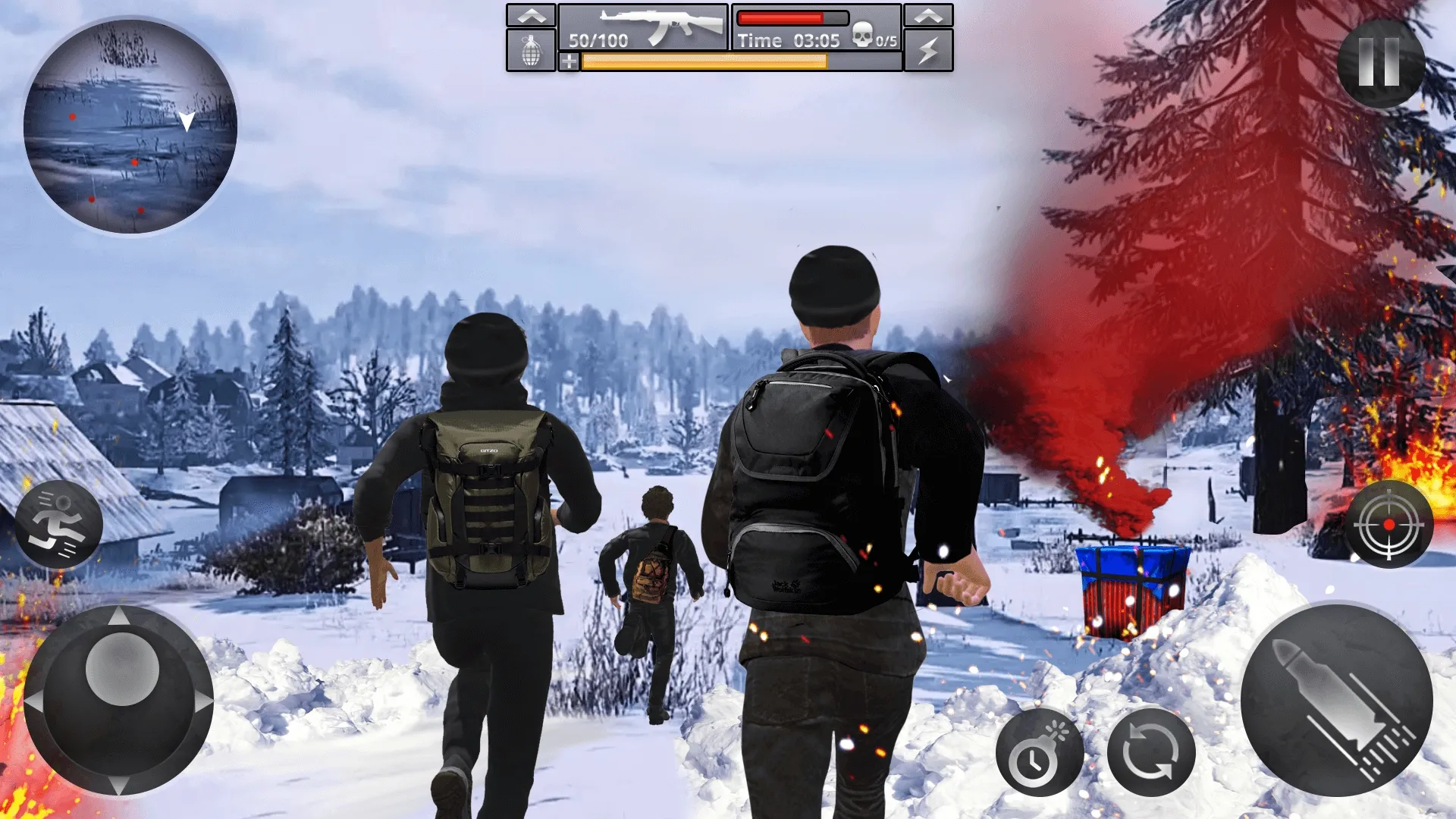This screenshot has width=1456, height=819.
Task: Activate the lightning bolt boost
Action: [928, 51]
